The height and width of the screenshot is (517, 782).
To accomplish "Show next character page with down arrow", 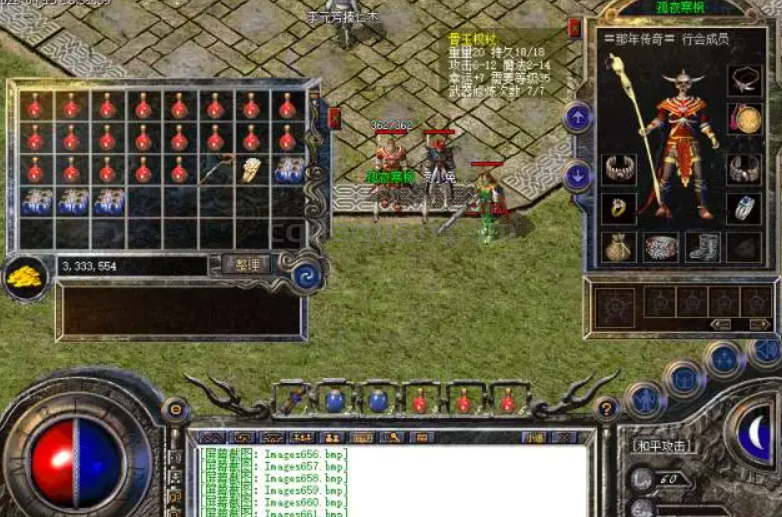I will coord(578,176).
